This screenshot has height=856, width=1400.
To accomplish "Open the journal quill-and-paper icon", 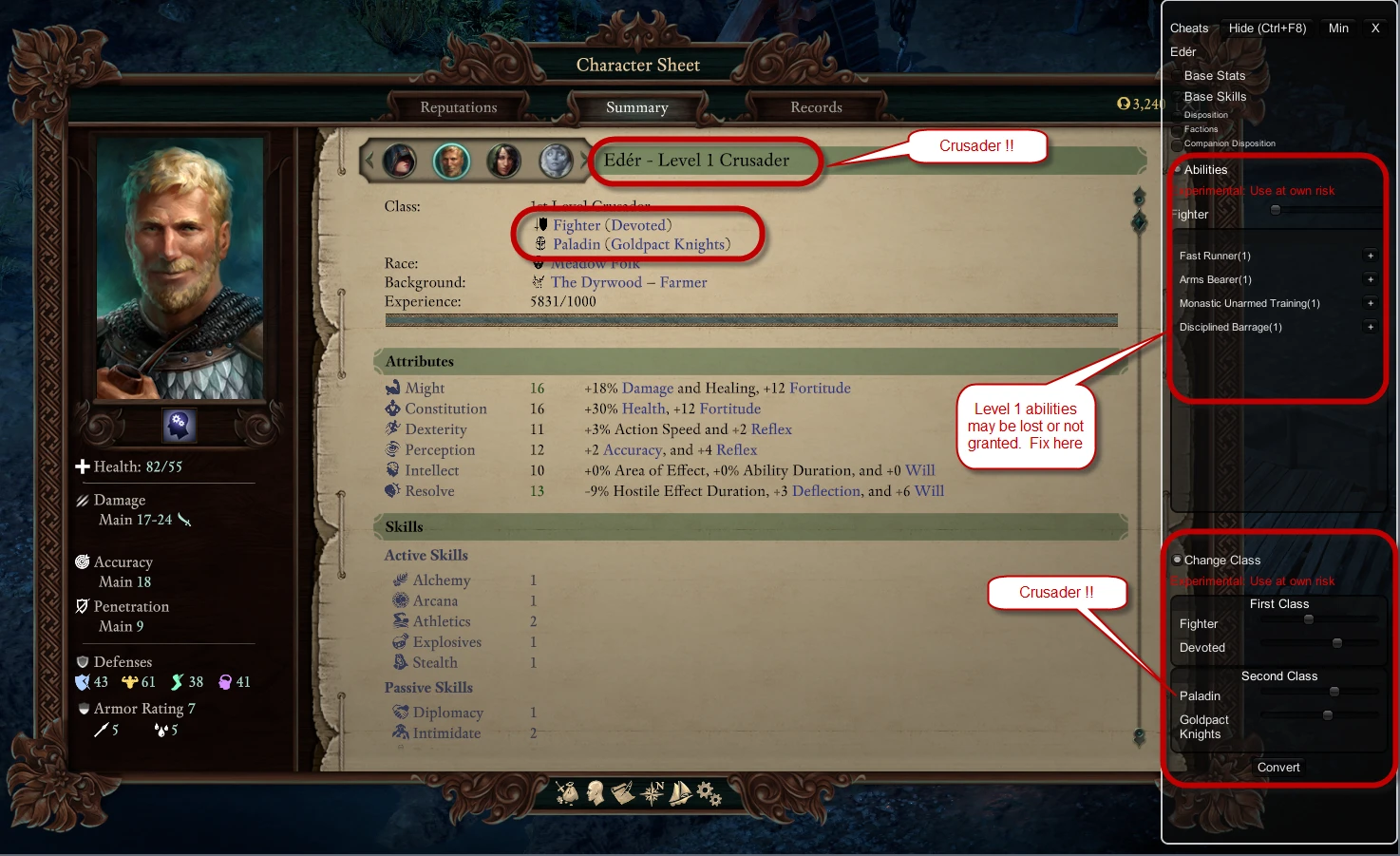I will point(623,793).
